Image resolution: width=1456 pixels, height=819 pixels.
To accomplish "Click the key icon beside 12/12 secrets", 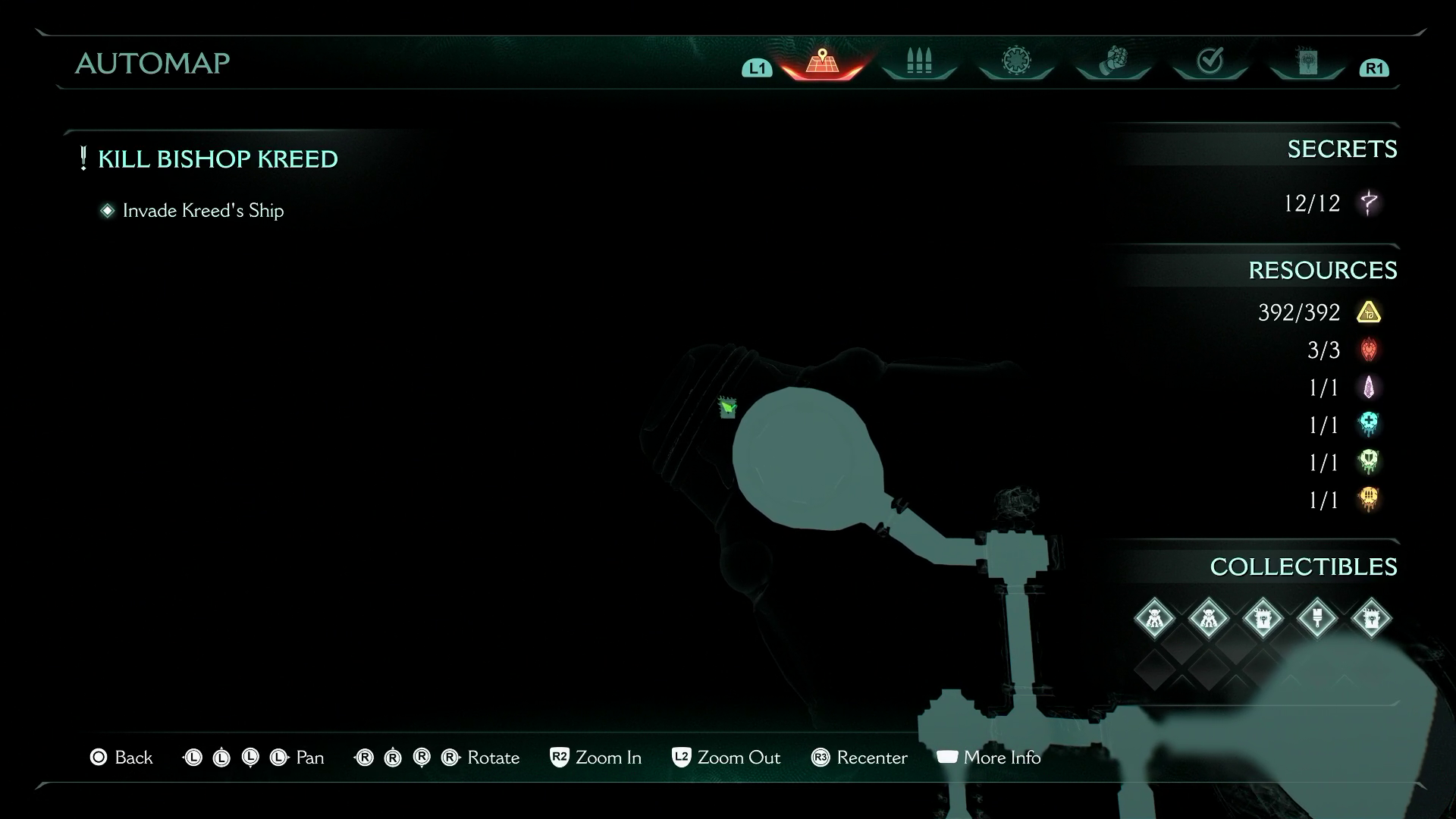I will [x=1370, y=203].
